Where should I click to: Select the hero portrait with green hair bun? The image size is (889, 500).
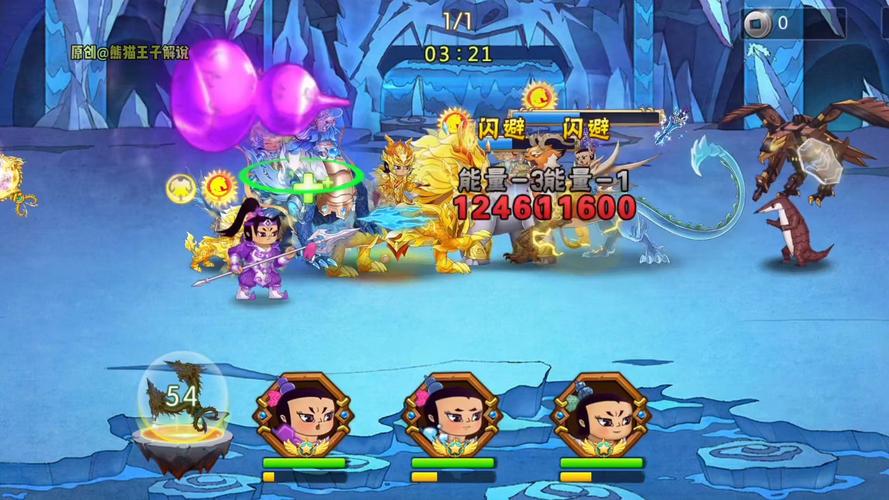pyautogui.click(x=599, y=415)
